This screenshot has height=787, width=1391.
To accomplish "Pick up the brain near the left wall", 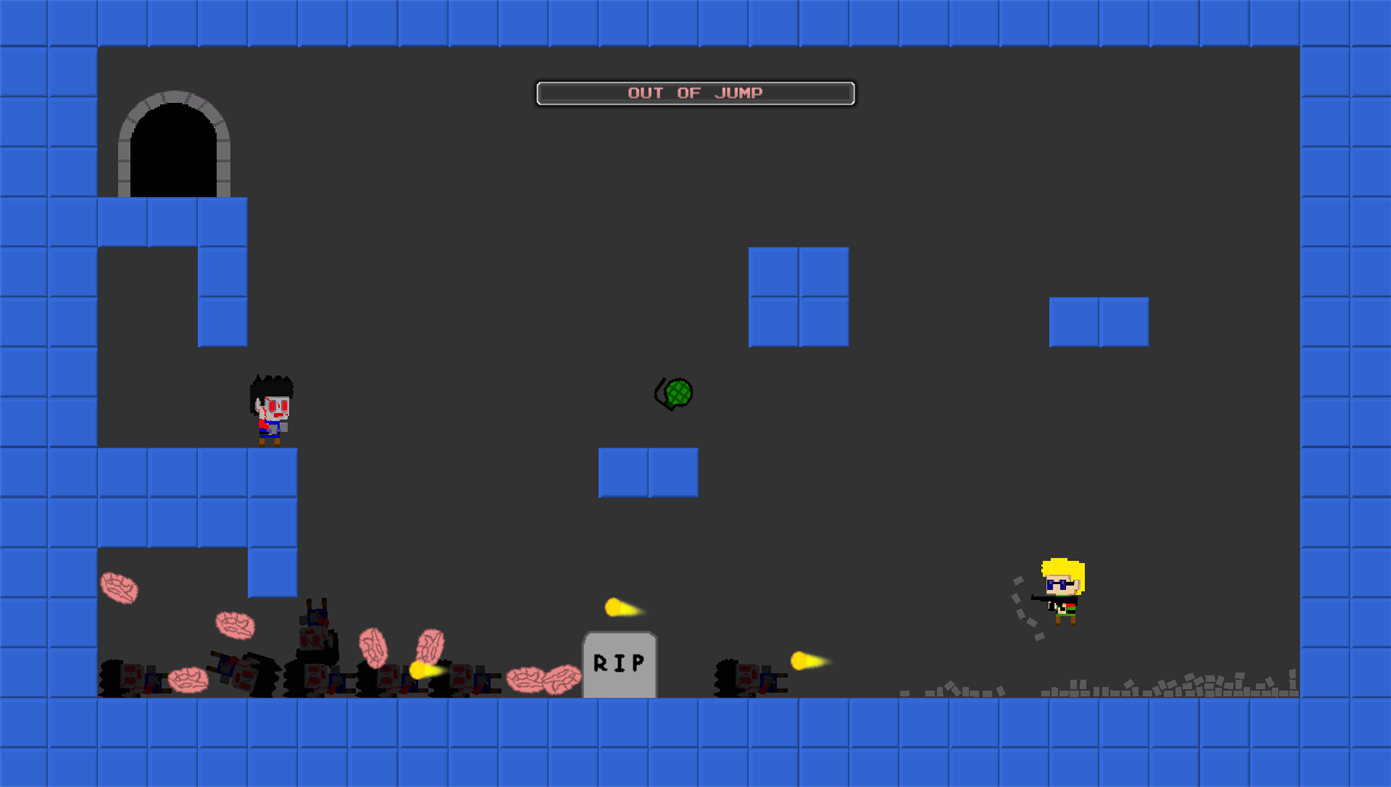I will [119, 590].
